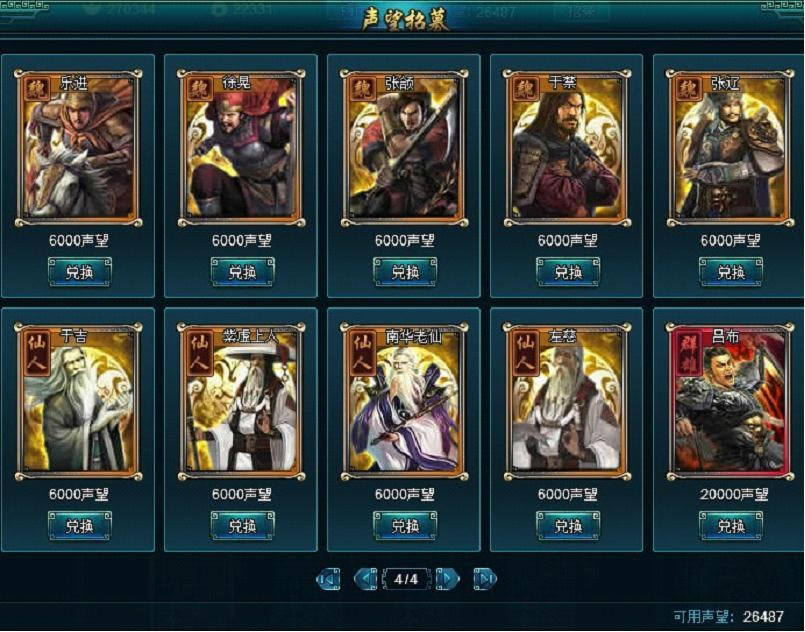The width and height of the screenshot is (805, 632).
Task: Click 兑换 under the 徐晃 card
Action: click(x=242, y=271)
